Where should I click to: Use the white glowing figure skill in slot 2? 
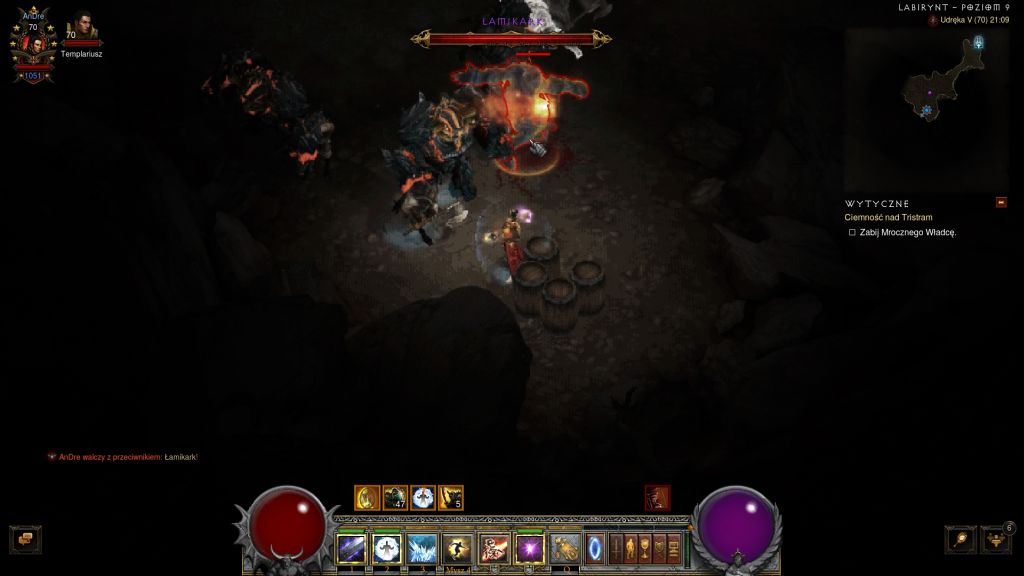386,548
